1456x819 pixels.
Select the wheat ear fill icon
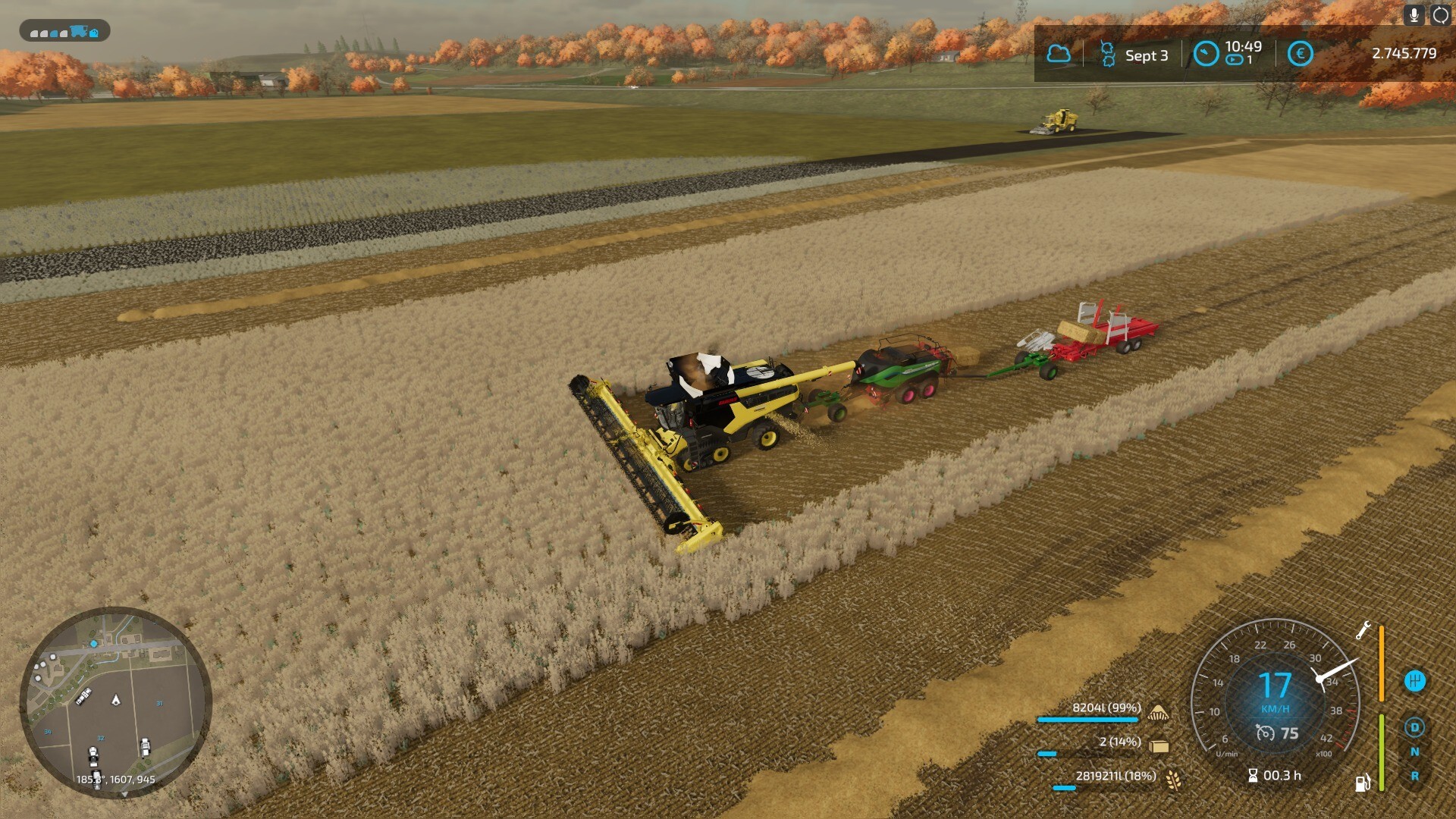[x=1173, y=780]
